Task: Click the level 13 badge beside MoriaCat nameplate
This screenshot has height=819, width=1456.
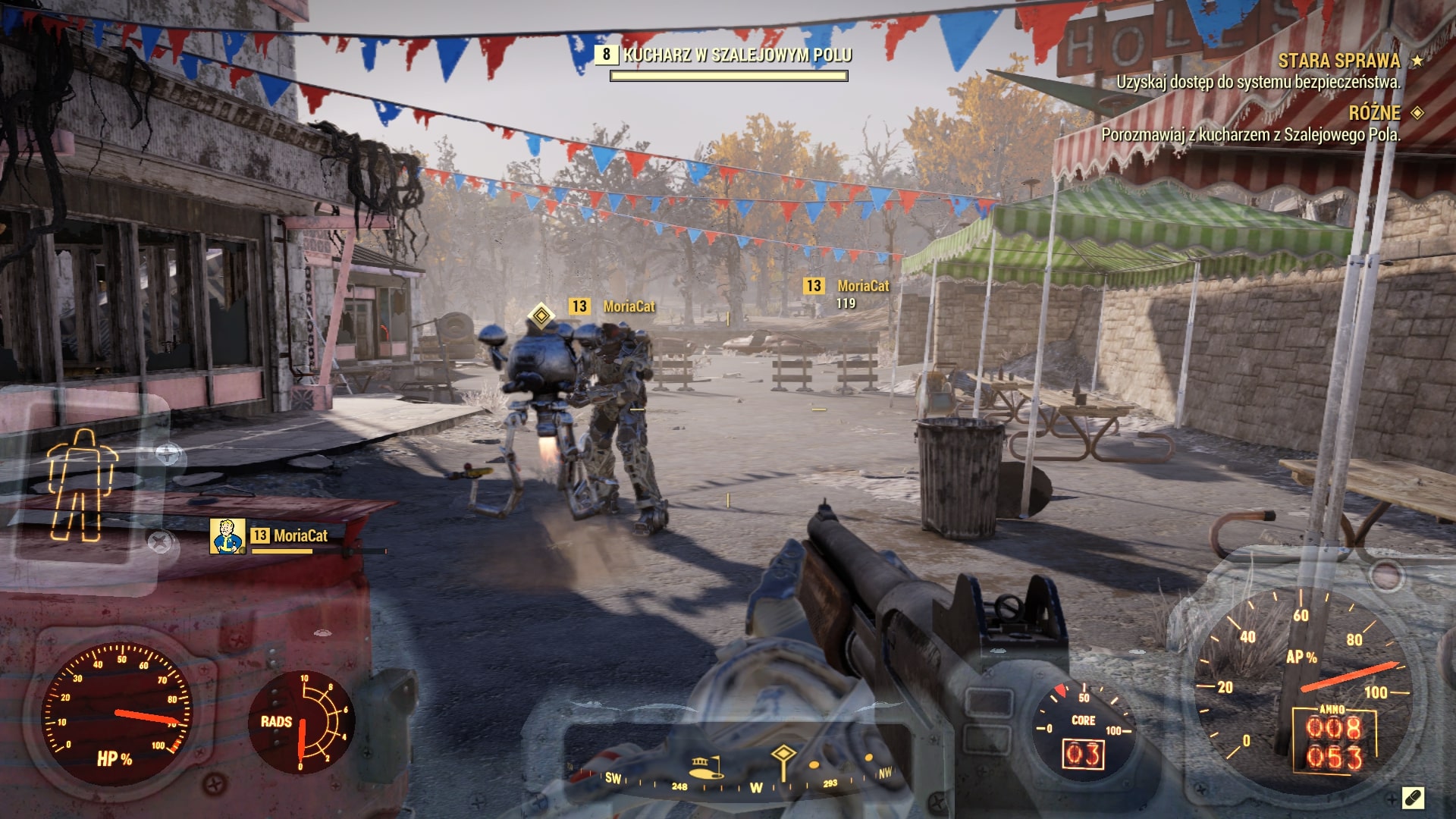Action: point(580,307)
